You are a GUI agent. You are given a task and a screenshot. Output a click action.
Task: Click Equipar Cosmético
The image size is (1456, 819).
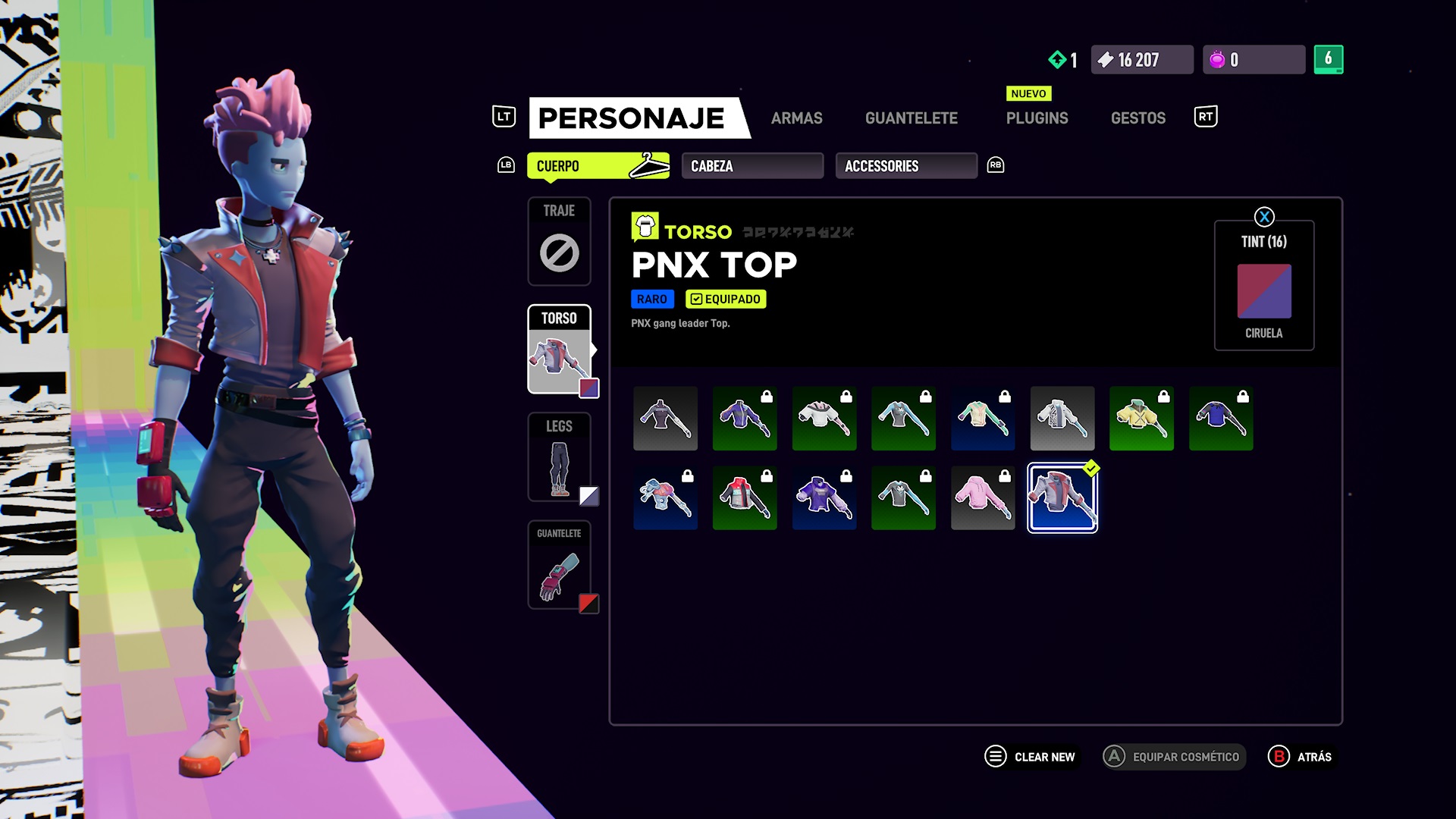point(1173,757)
